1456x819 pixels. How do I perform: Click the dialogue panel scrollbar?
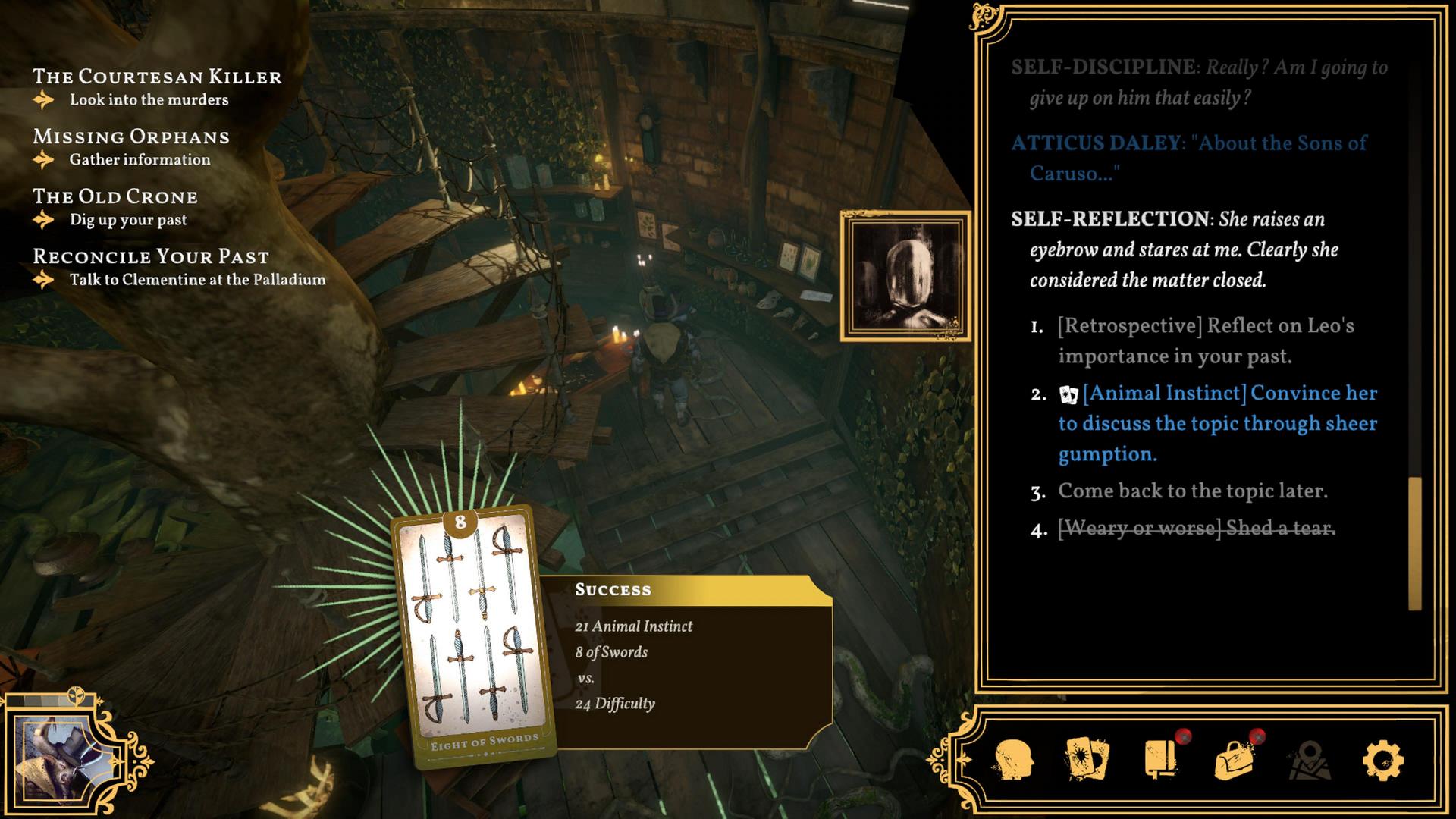1414,543
